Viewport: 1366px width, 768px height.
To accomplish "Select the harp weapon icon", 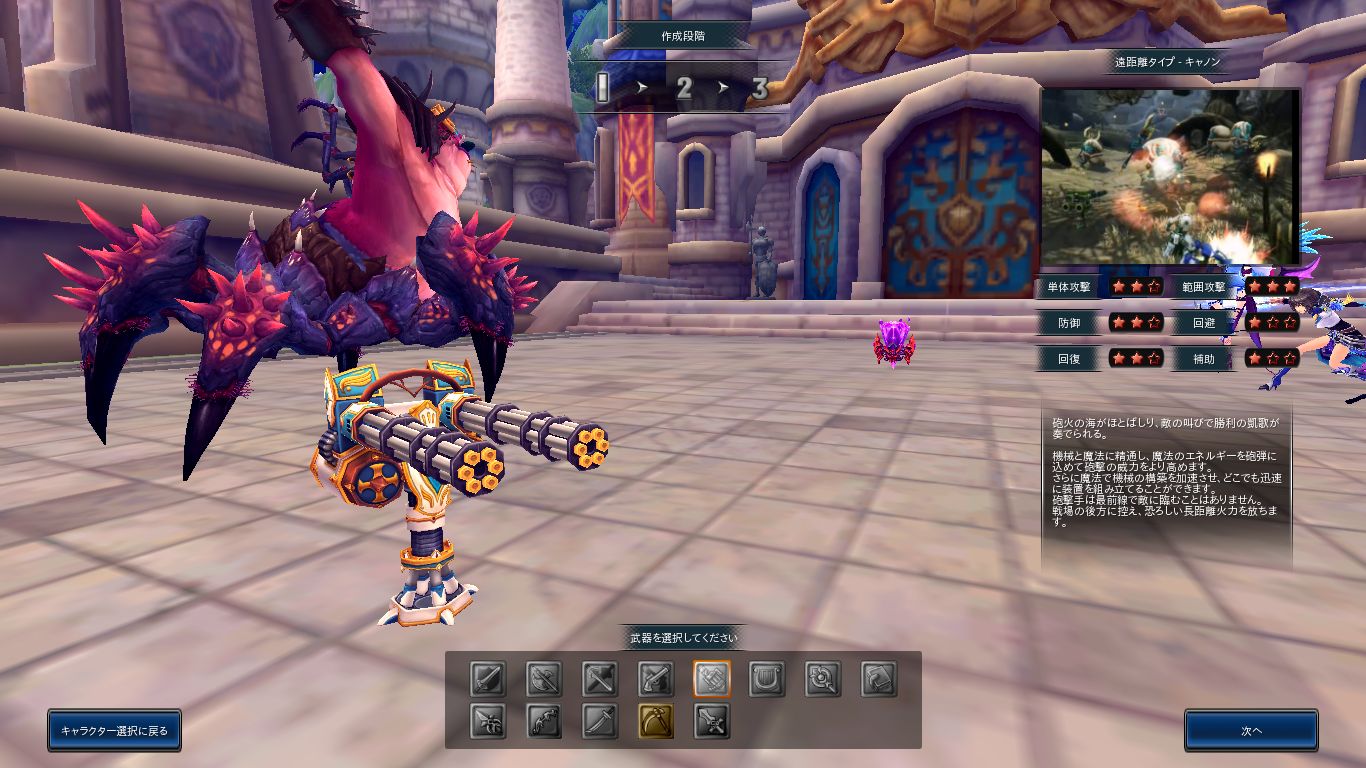I will [768, 679].
